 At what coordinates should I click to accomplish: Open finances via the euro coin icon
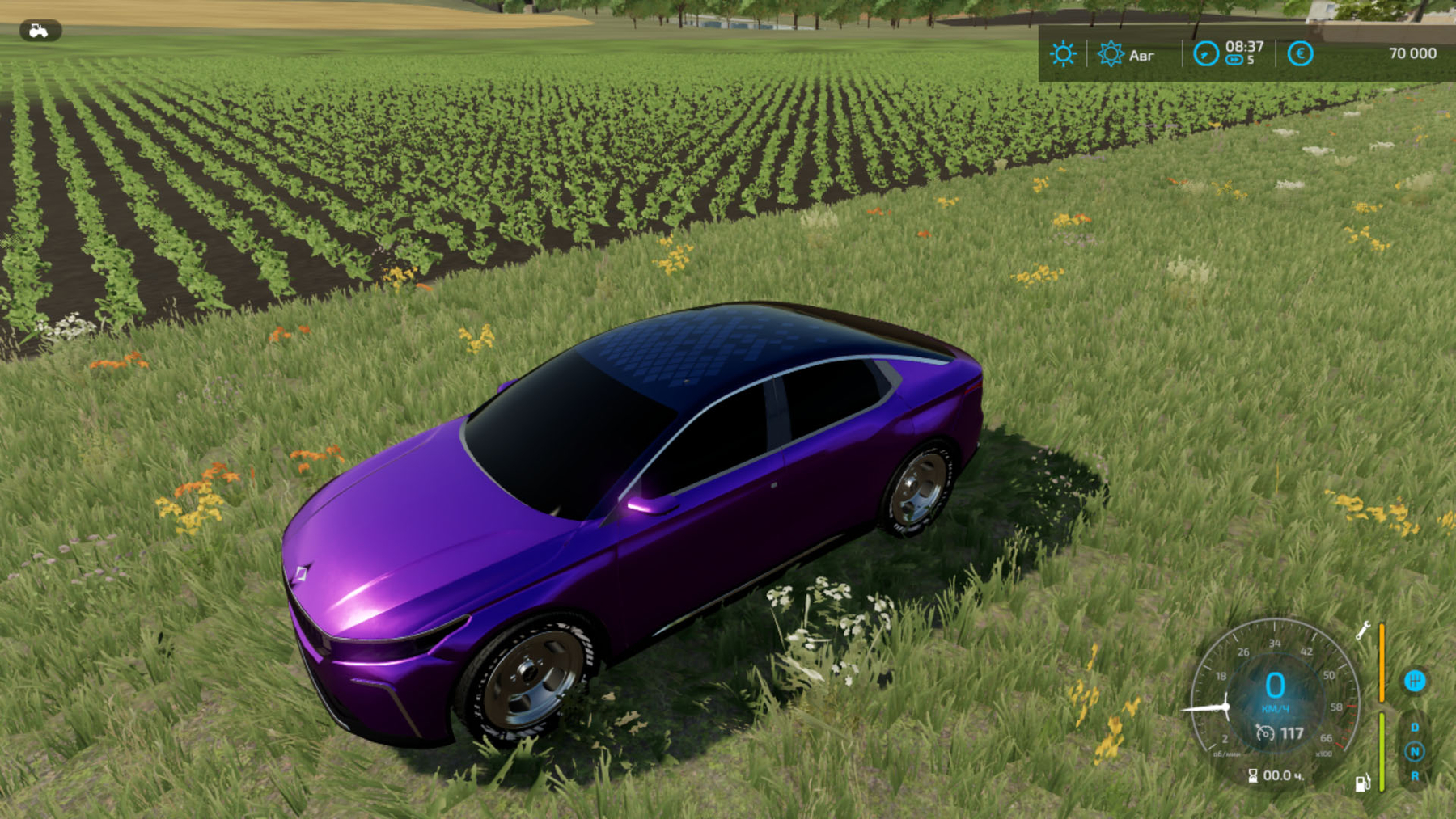pyautogui.click(x=1300, y=54)
